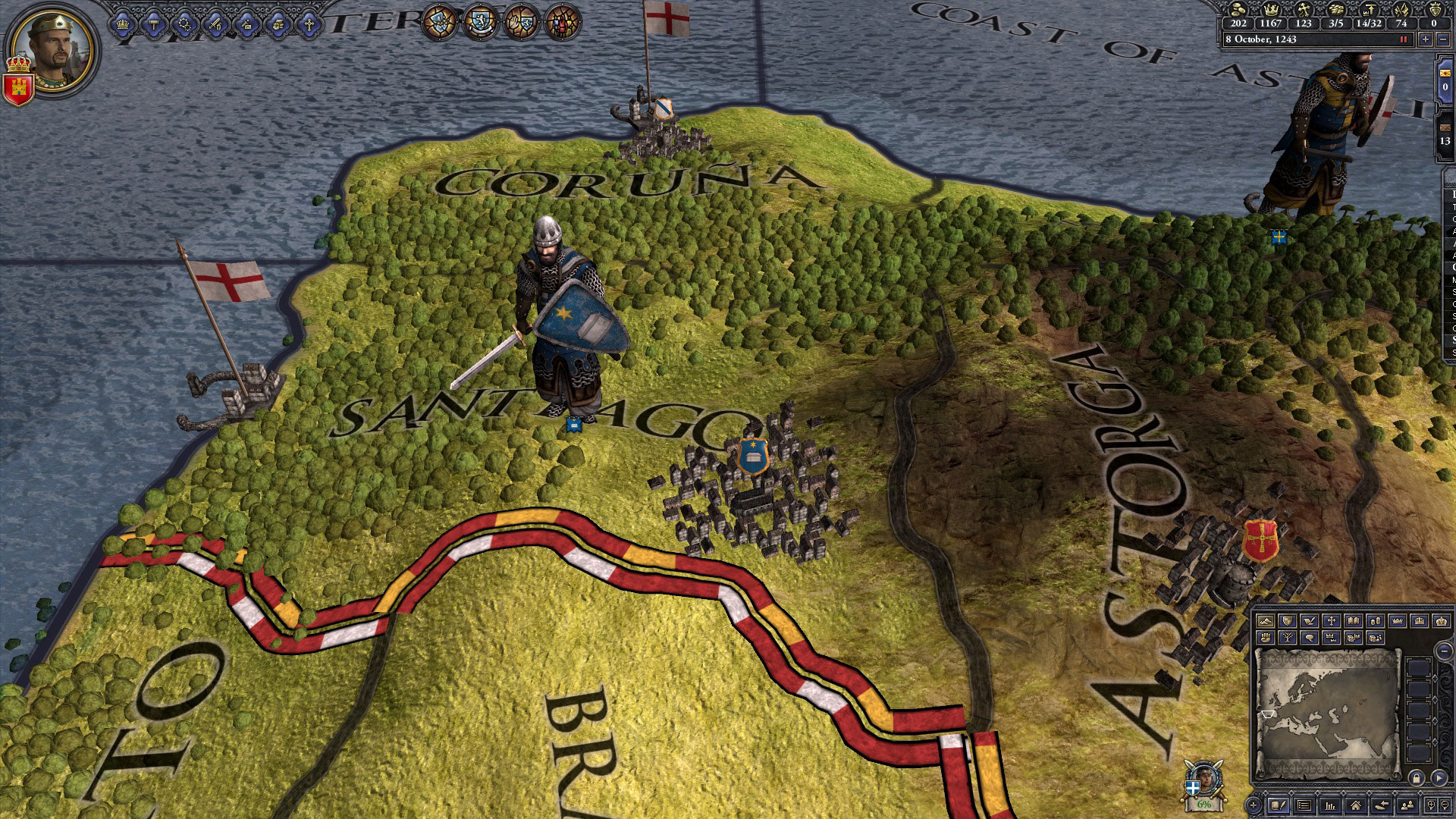
Task: Switch to the open book map mode
Action: click(x=1353, y=621)
